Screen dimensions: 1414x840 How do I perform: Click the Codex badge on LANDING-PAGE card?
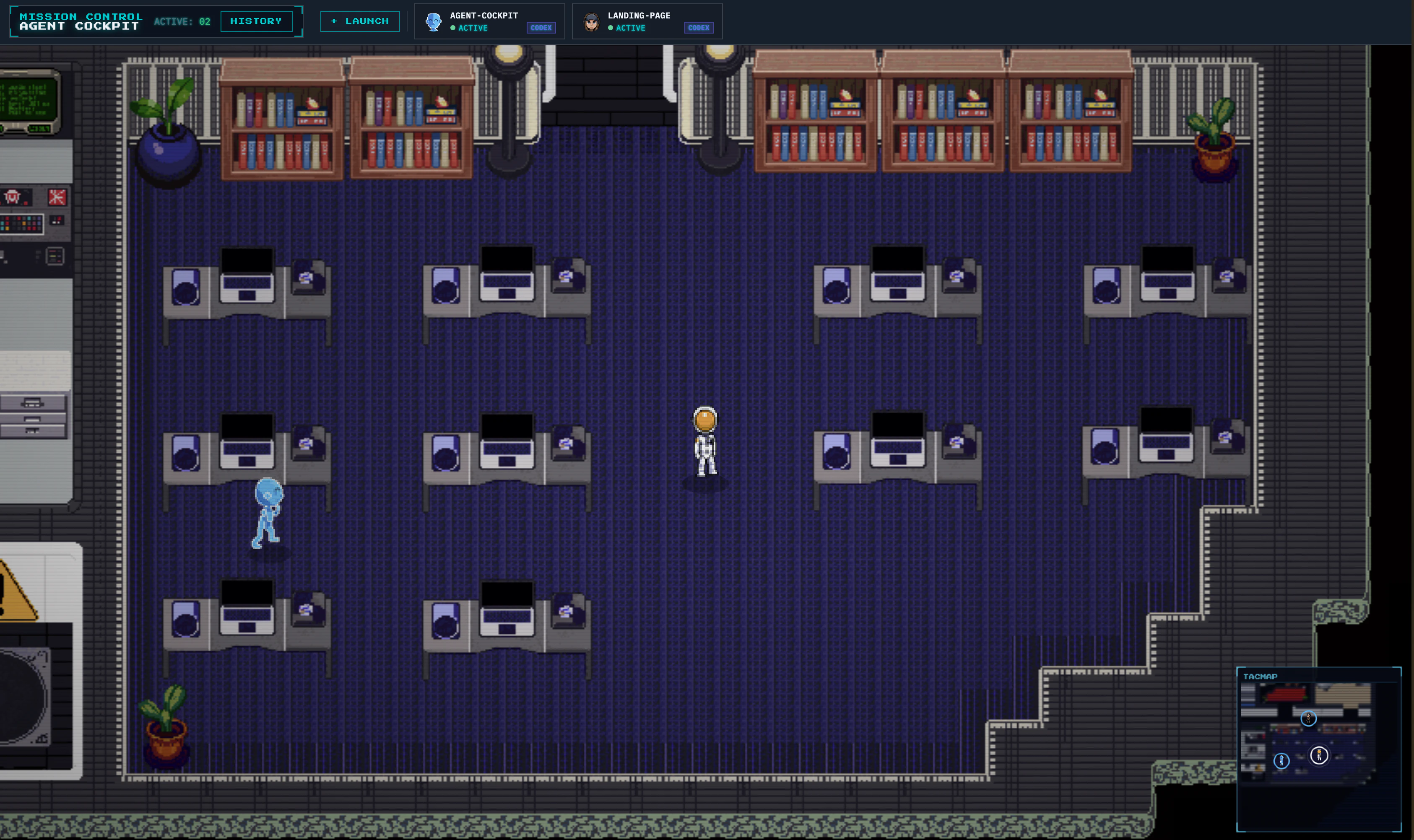pyautogui.click(x=698, y=28)
